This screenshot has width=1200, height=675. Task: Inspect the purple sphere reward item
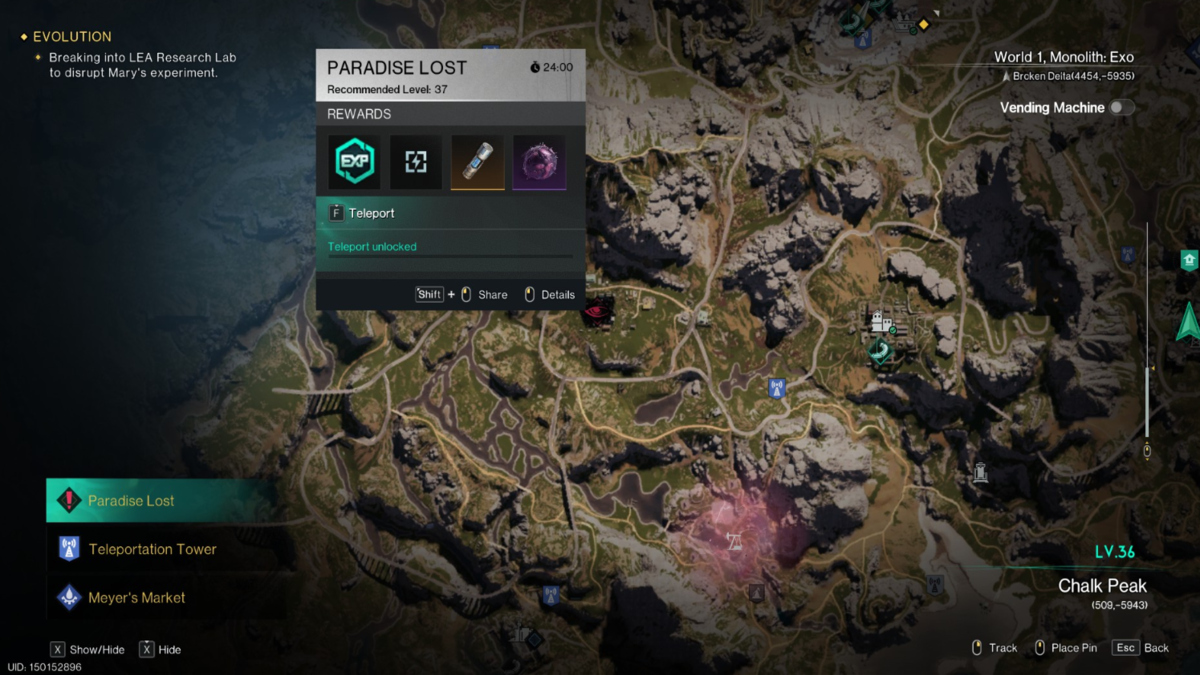(x=539, y=163)
